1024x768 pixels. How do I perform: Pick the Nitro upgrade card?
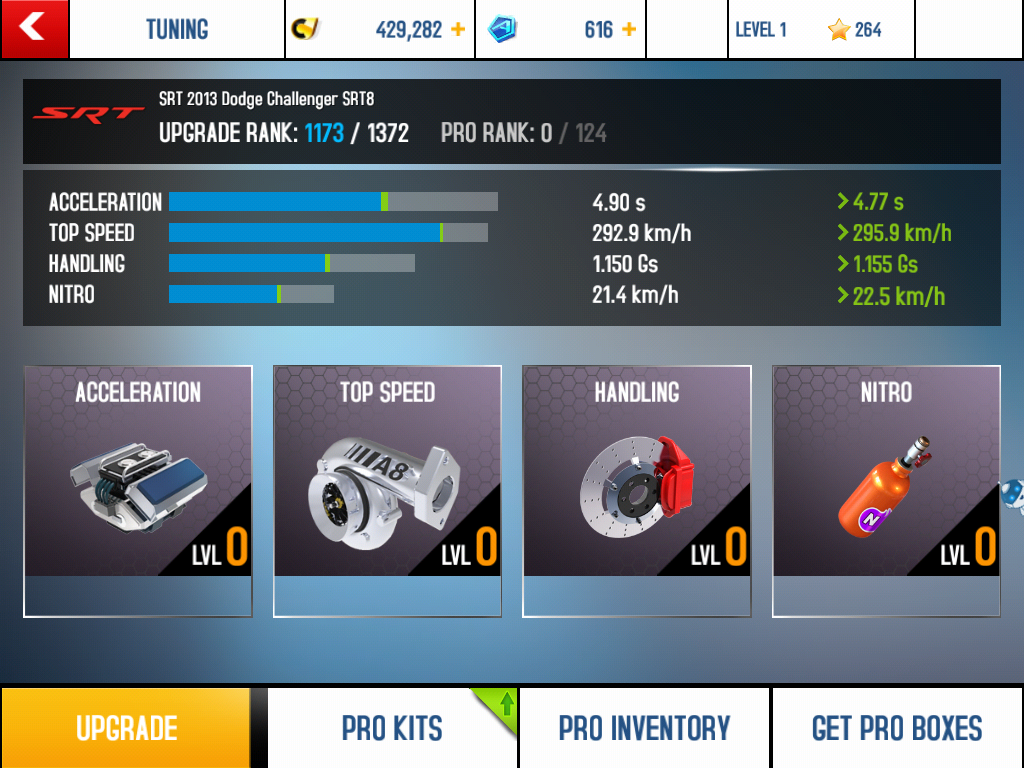pyautogui.click(x=886, y=490)
